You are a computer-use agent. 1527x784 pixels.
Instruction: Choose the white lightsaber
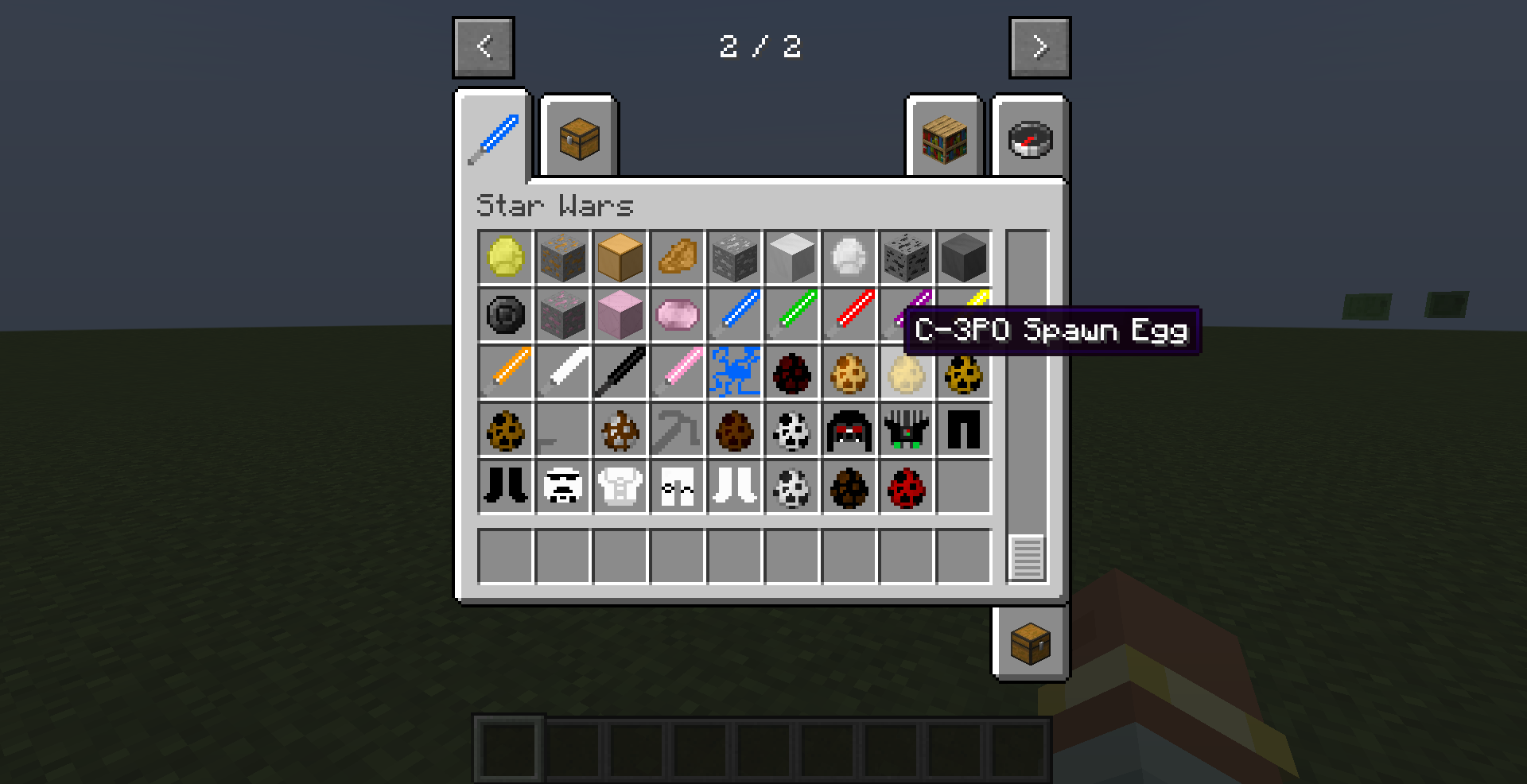(563, 371)
